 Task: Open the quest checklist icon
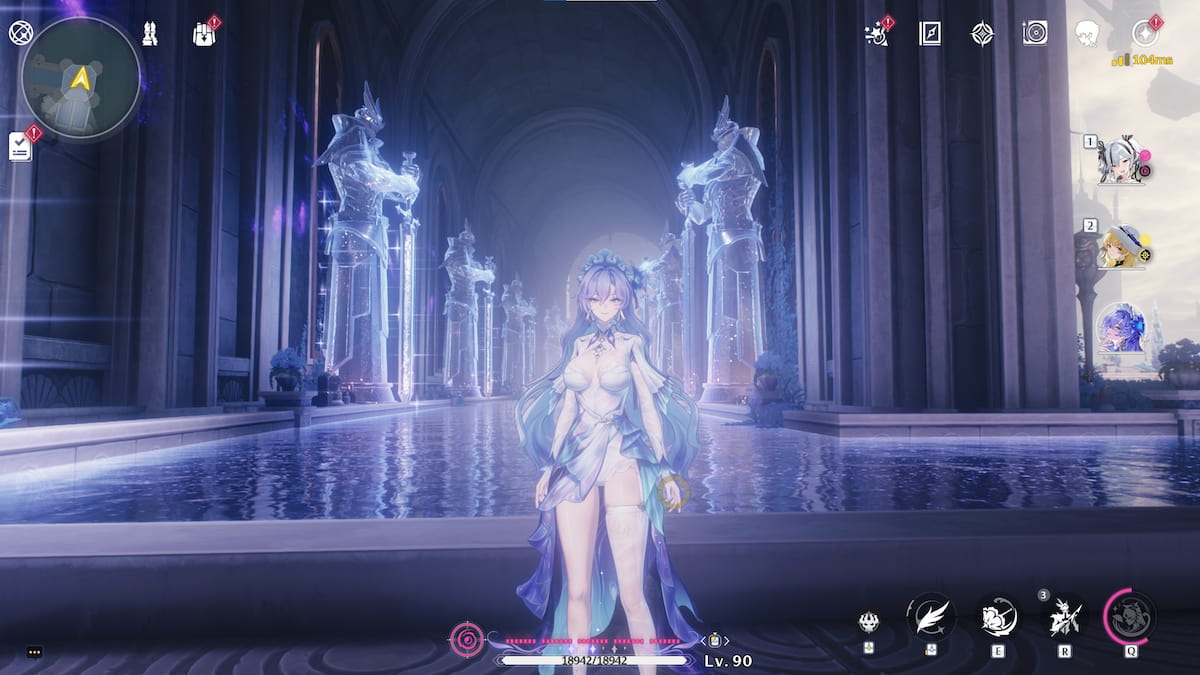pyautogui.click(x=20, y=147)
